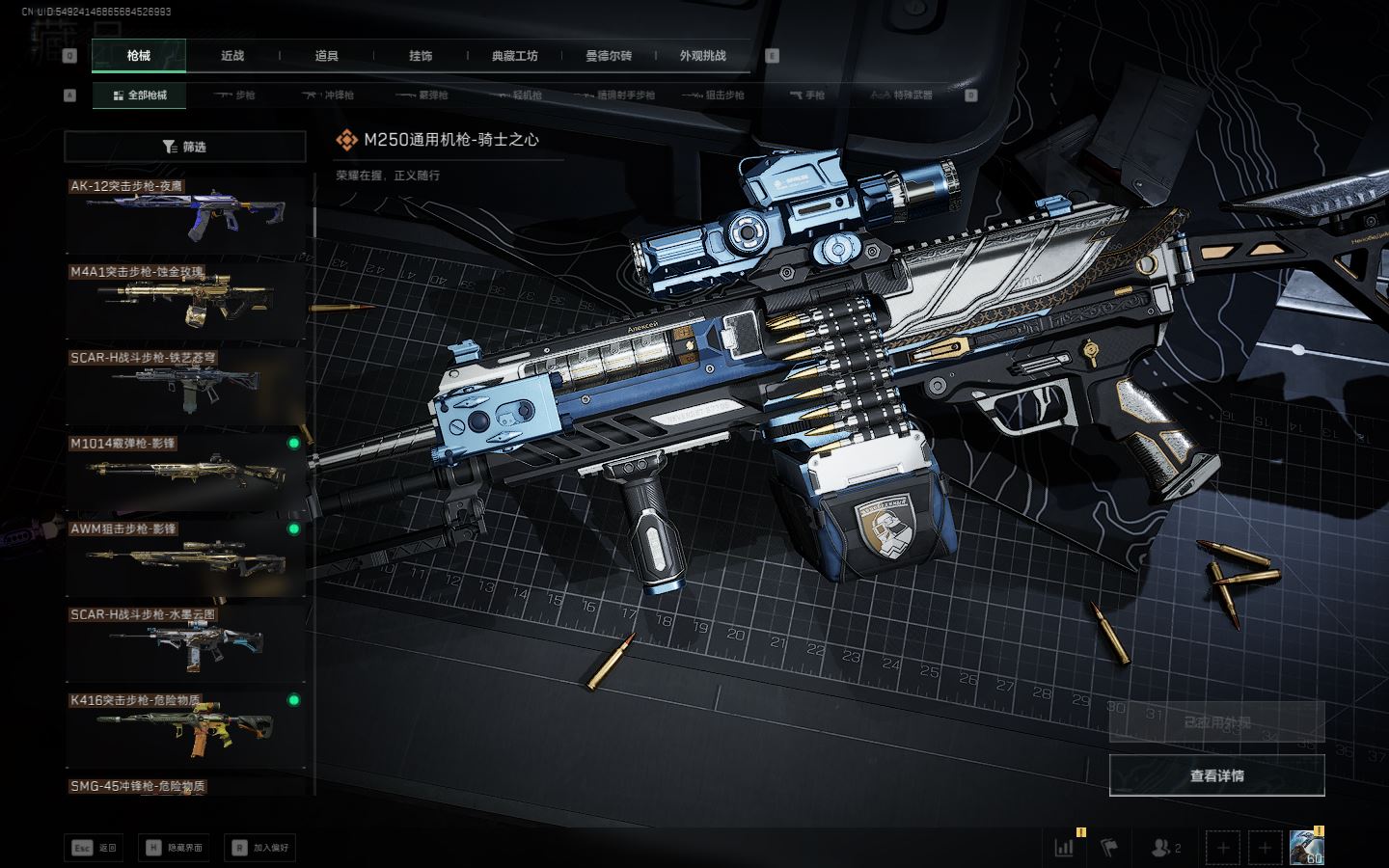Choose the K416突击步枪-危险物质 skin
Viewport: 1389px width, 868px height.
[x=184, y=730]
